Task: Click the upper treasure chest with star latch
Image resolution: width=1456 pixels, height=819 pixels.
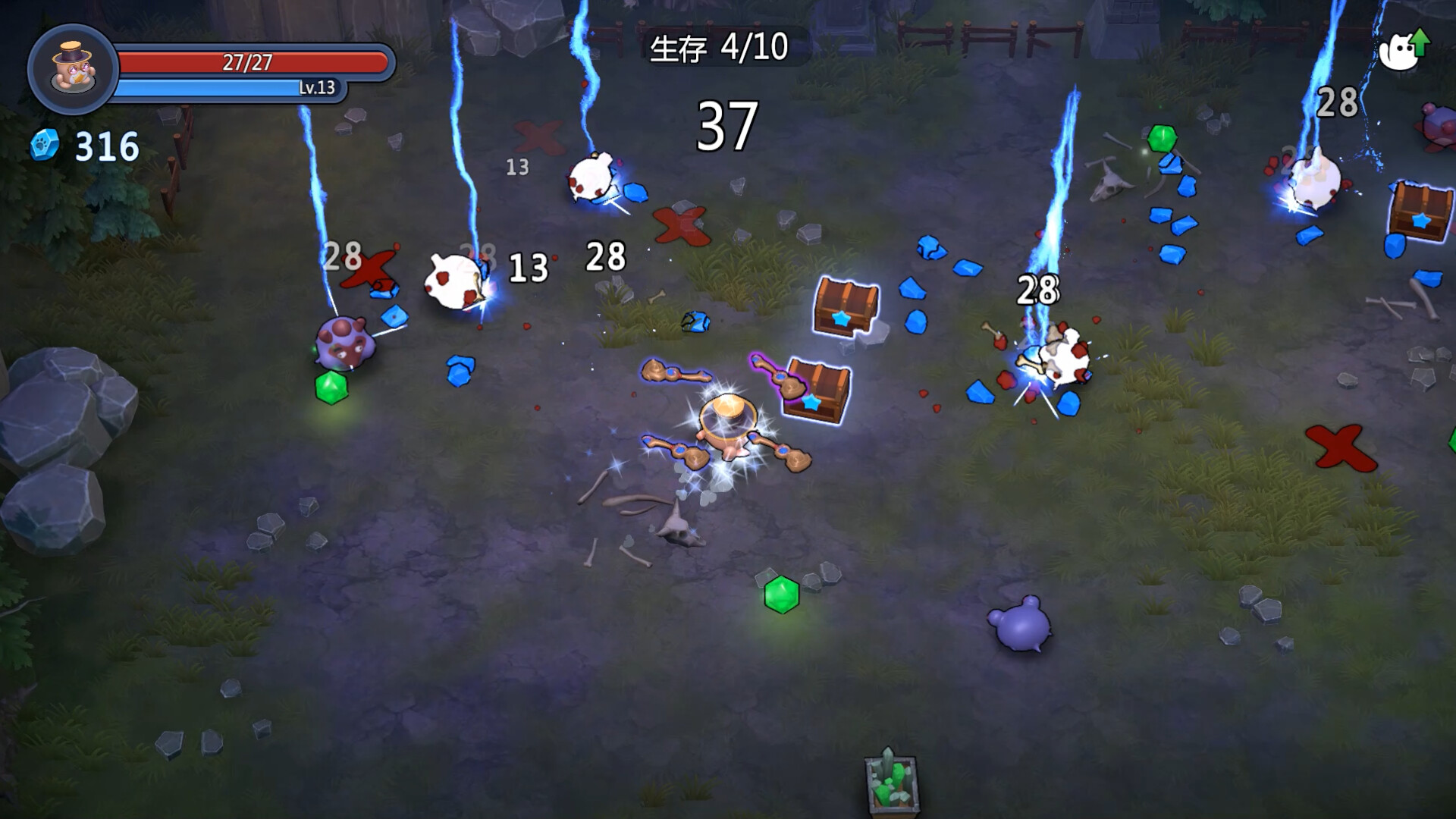Action: point(844,303)
